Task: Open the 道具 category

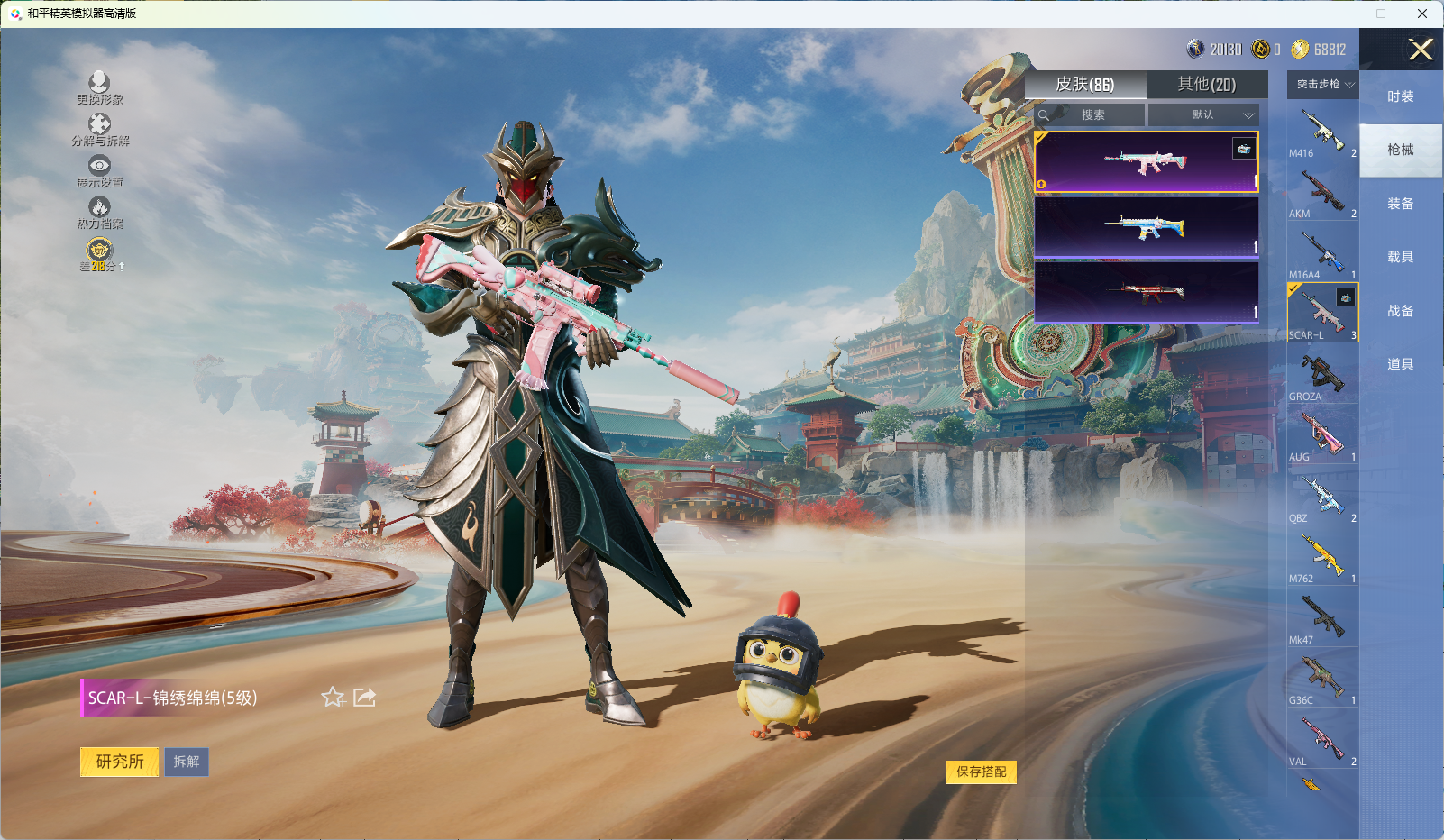Action: coord(1400,364)
